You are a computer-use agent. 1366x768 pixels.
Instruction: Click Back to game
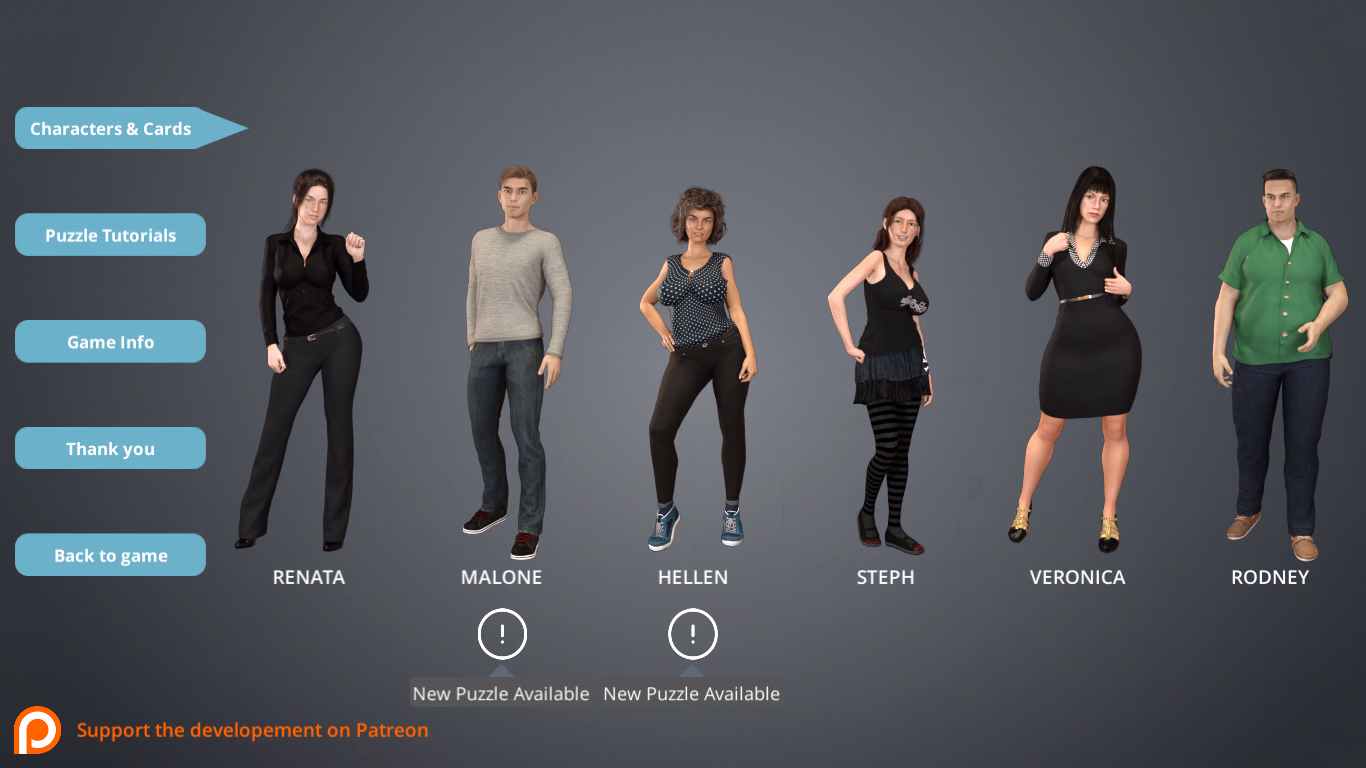point(110,554)
